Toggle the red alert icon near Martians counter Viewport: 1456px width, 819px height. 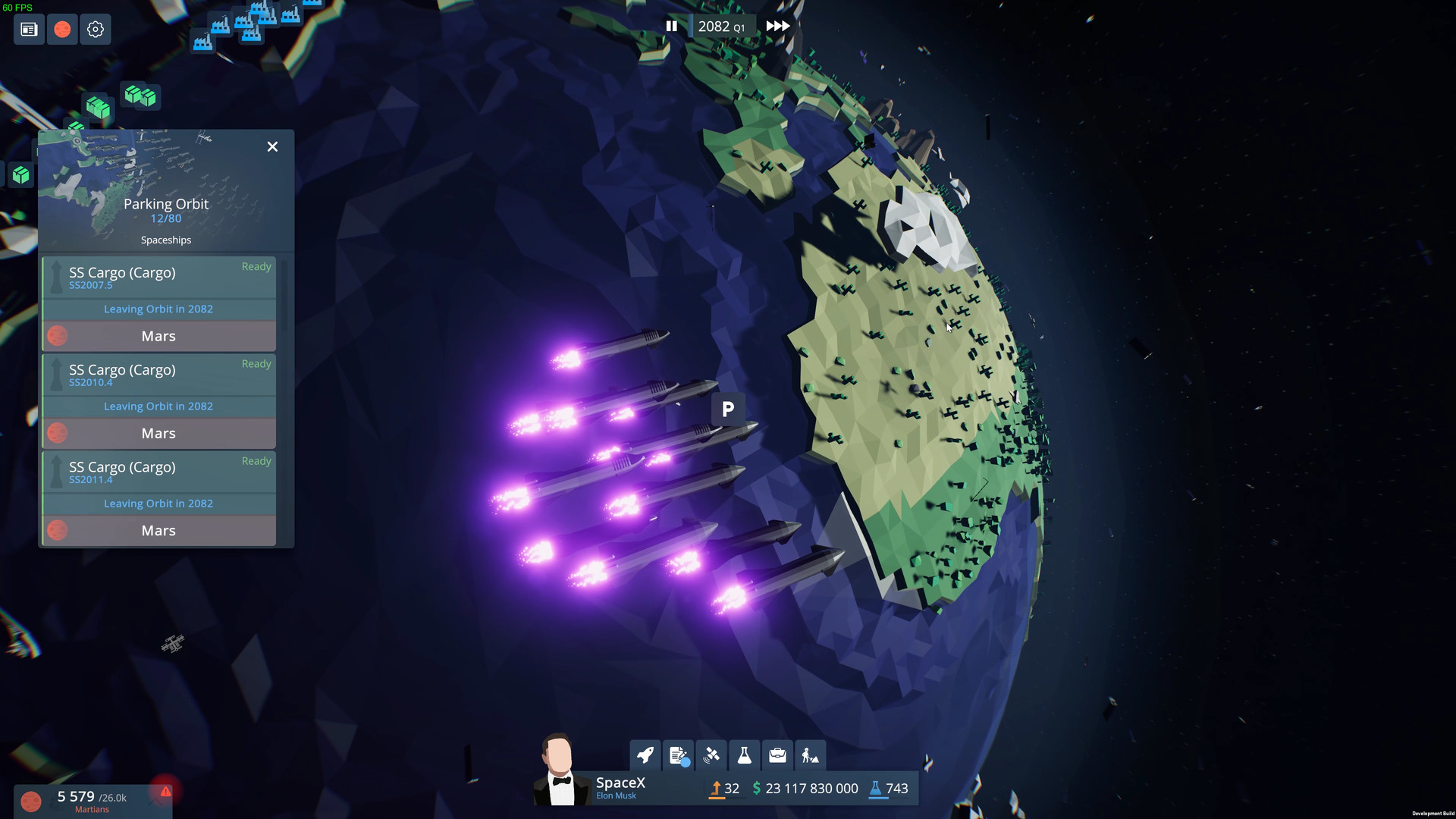tap(165, 792)
